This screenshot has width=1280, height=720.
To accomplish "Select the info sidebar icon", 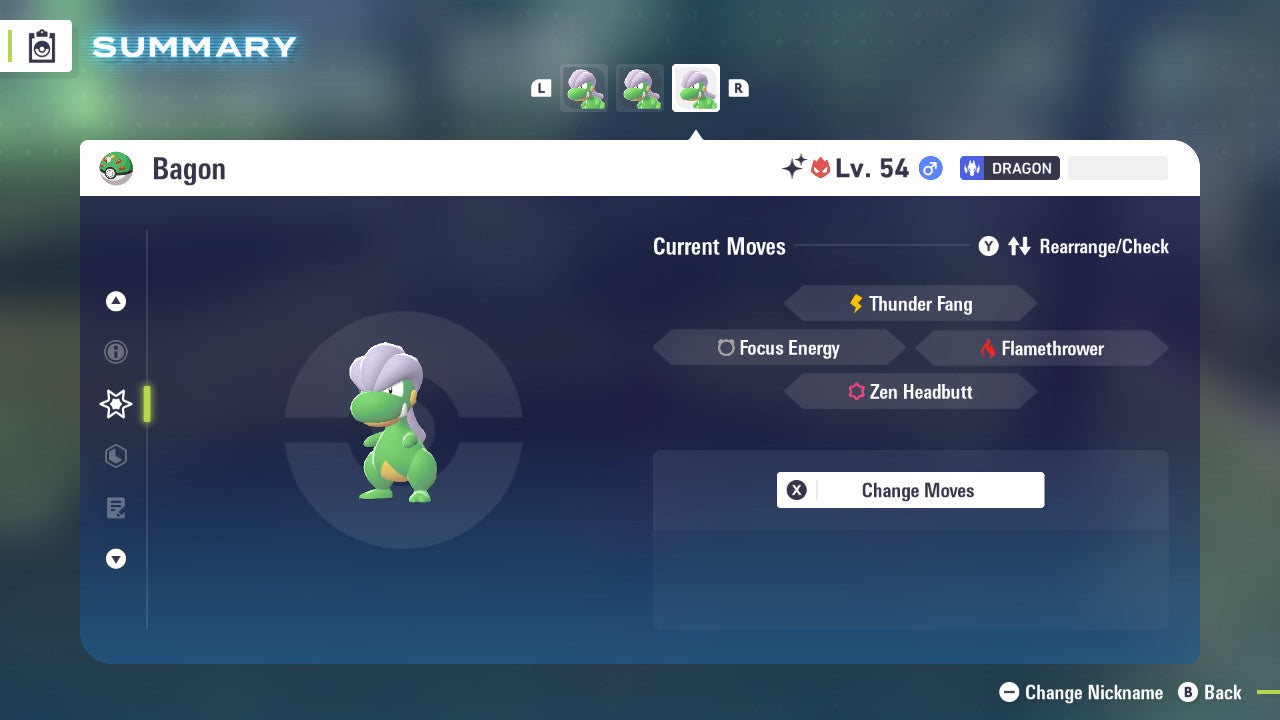I will [x=116, y=352].
